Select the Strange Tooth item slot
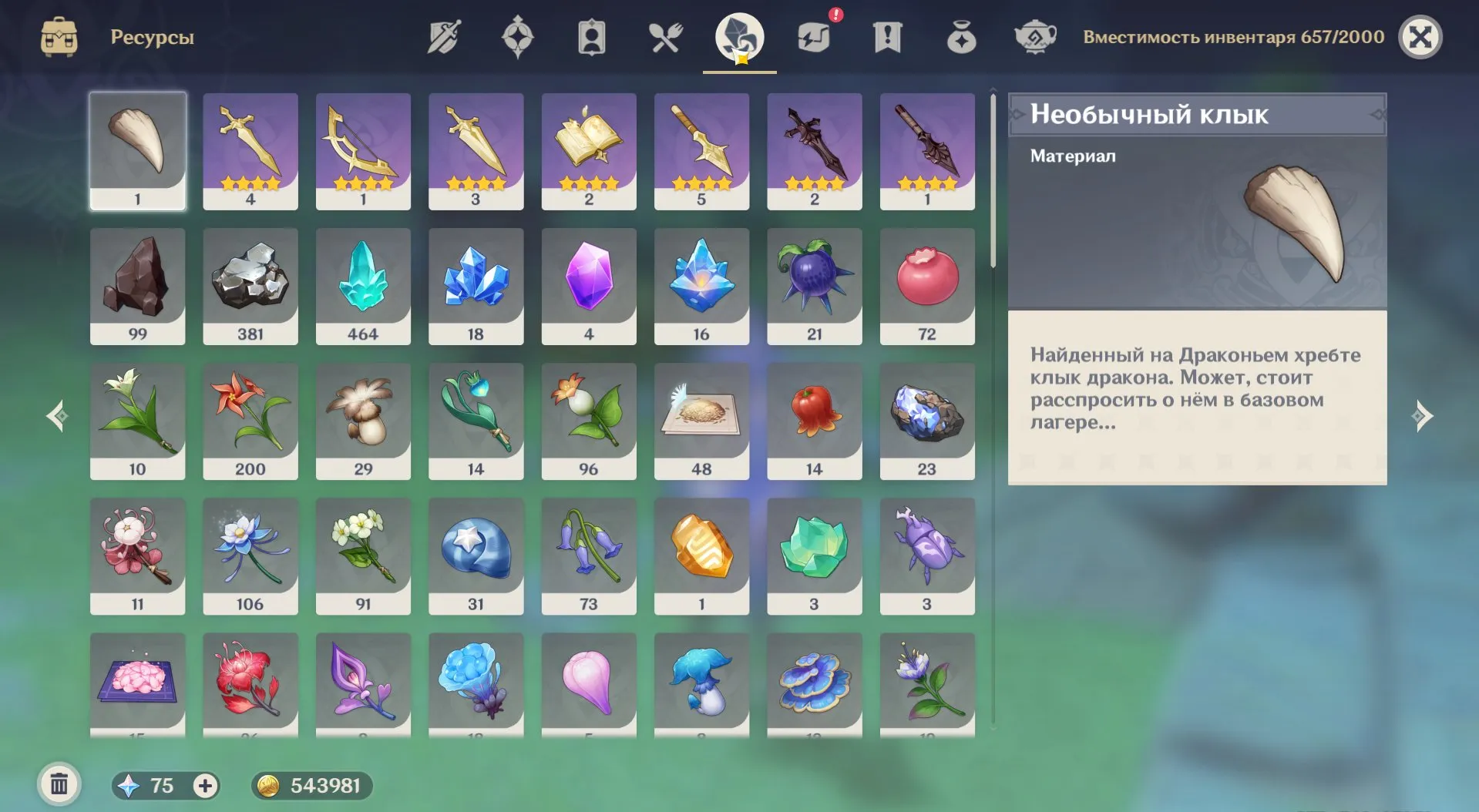 pyautogui.click(x=137, y=150)
